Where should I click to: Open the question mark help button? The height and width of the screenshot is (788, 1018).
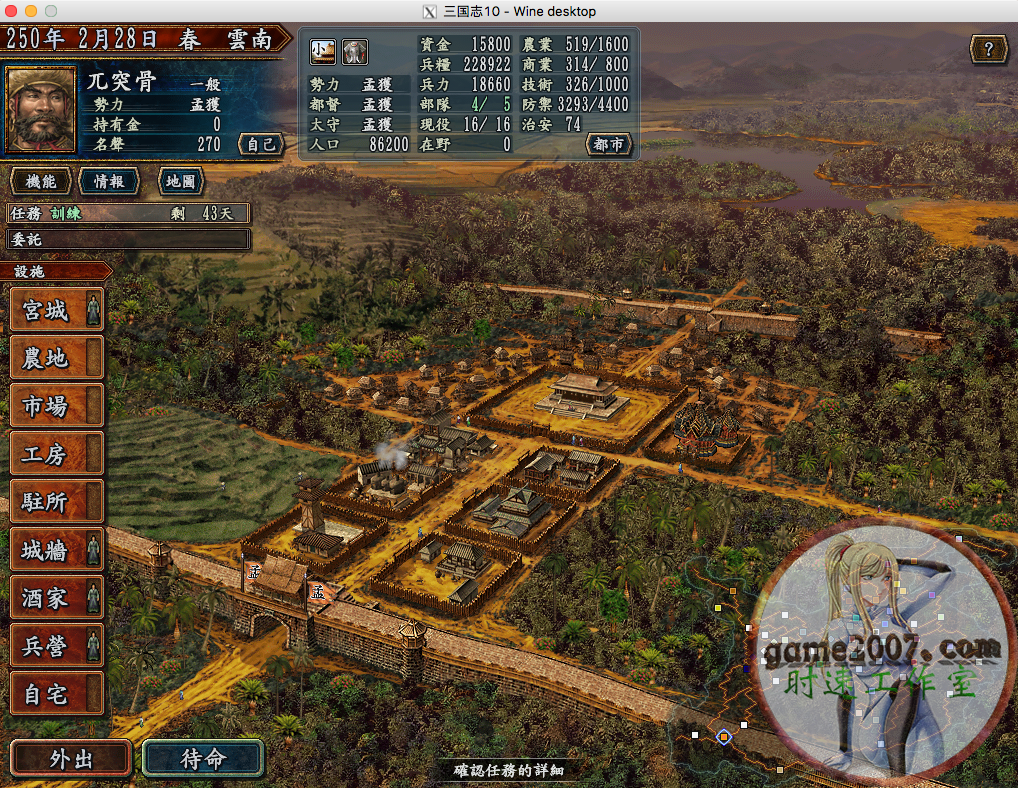coord(988,48)
